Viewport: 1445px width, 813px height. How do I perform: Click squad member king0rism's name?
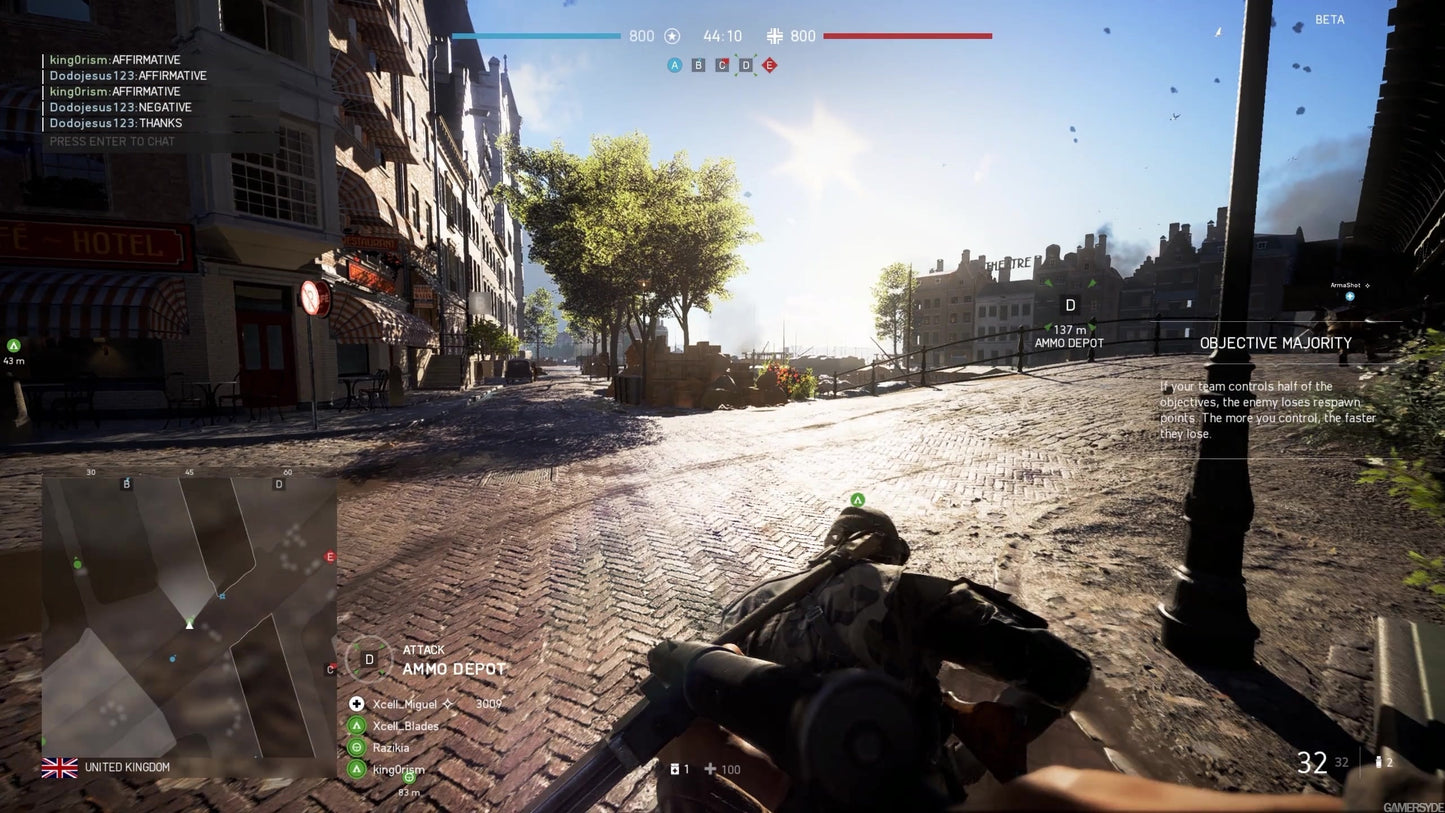[396, 769]
